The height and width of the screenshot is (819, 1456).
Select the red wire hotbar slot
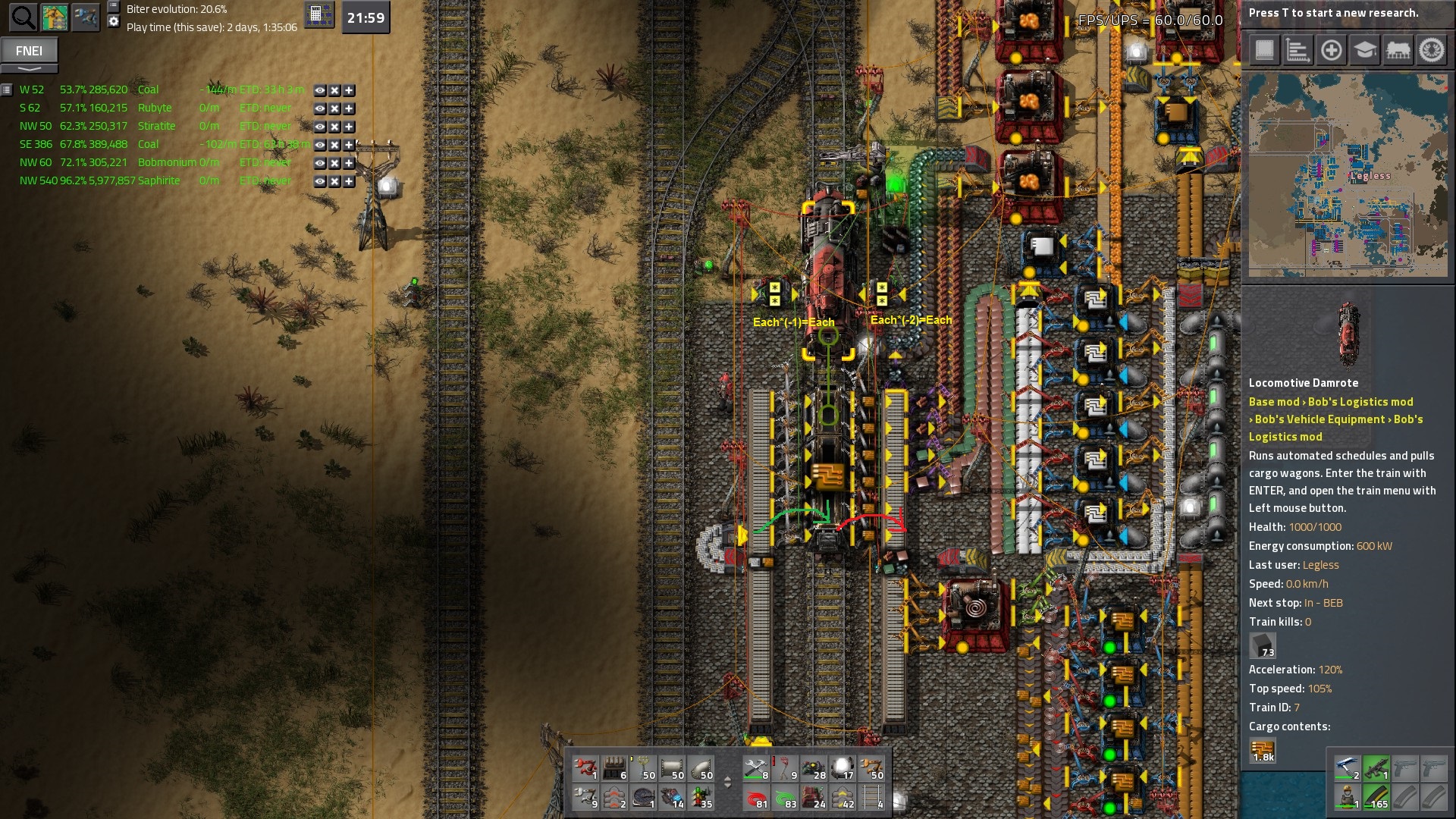[757, 797]
